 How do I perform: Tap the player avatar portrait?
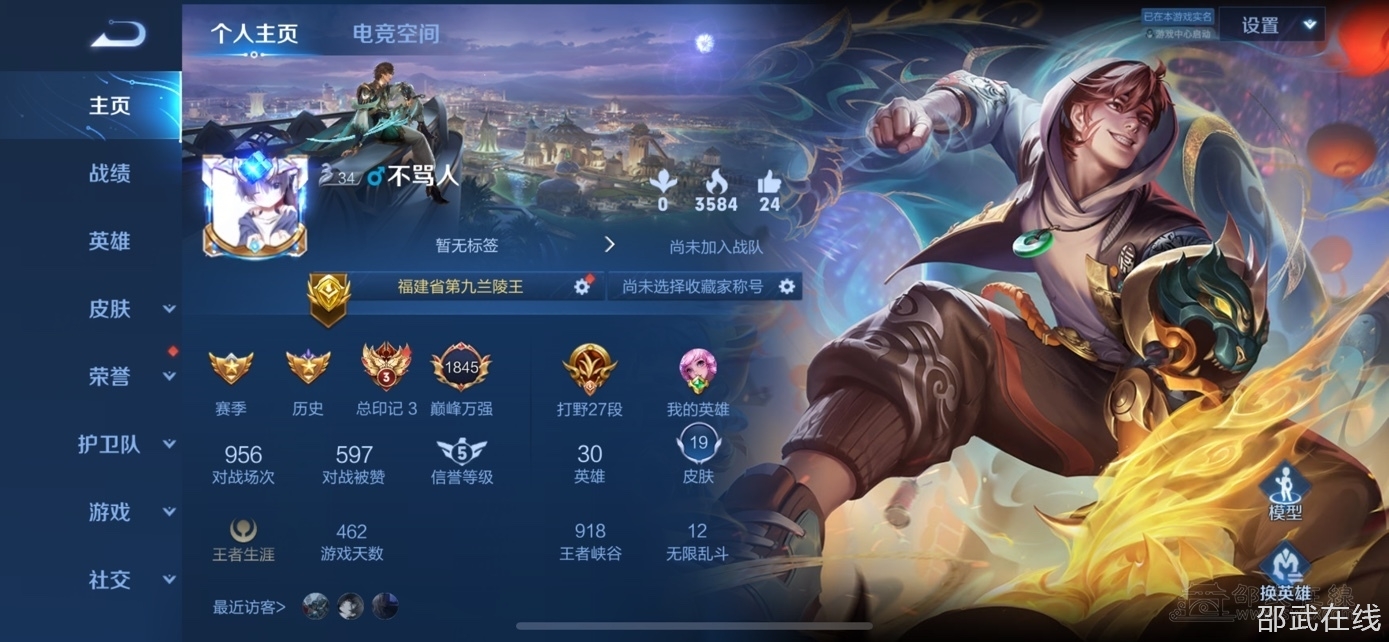pyautogui.click(x=254, y=205)
